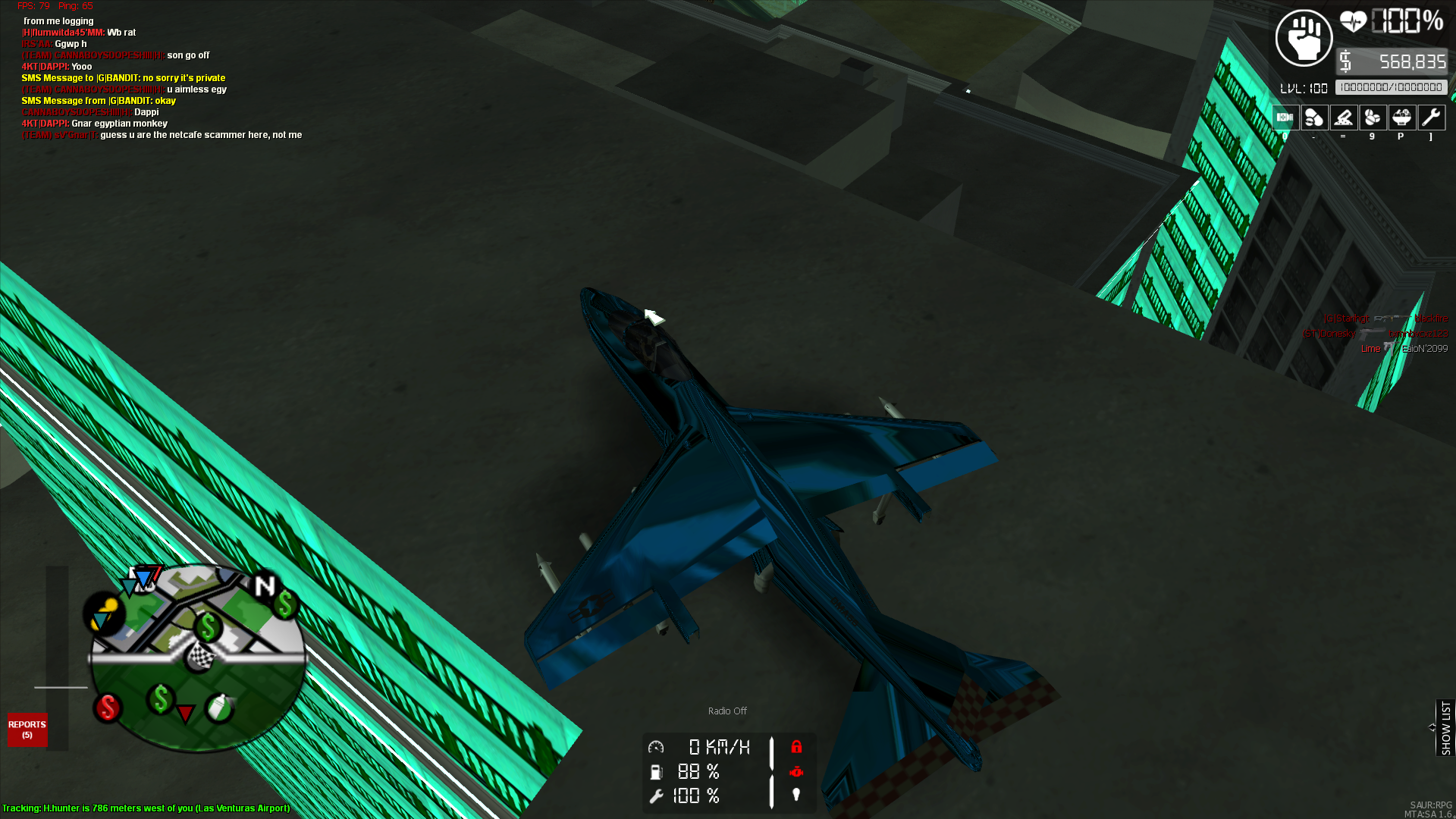Click the checkered flag marker on minimap
Image resolution: width=1456 pixels, height=819 pixels.
pyautogui.click(x=200, y=655)
